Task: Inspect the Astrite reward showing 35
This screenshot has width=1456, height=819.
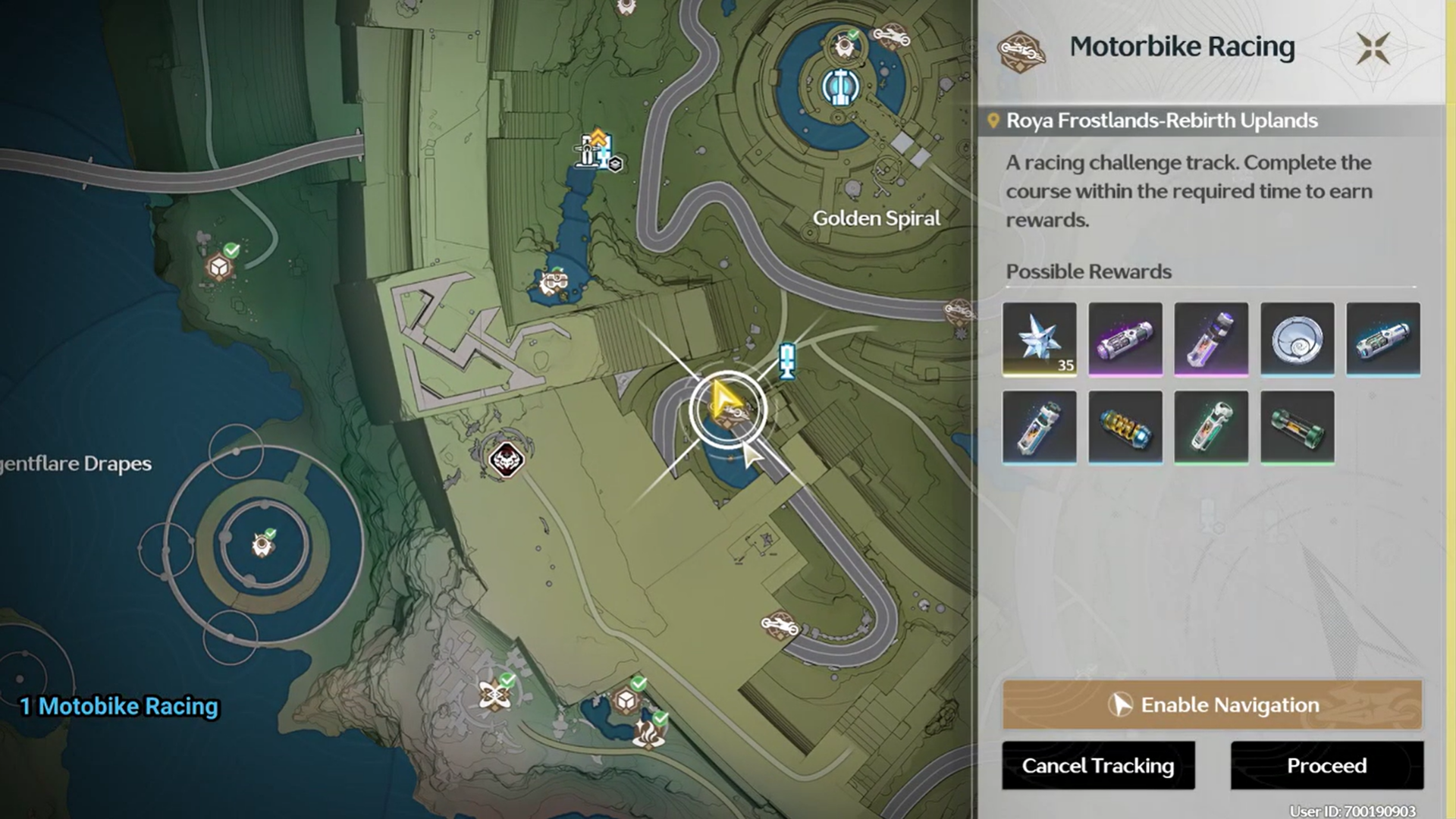Action: (x=1039, y=339)
